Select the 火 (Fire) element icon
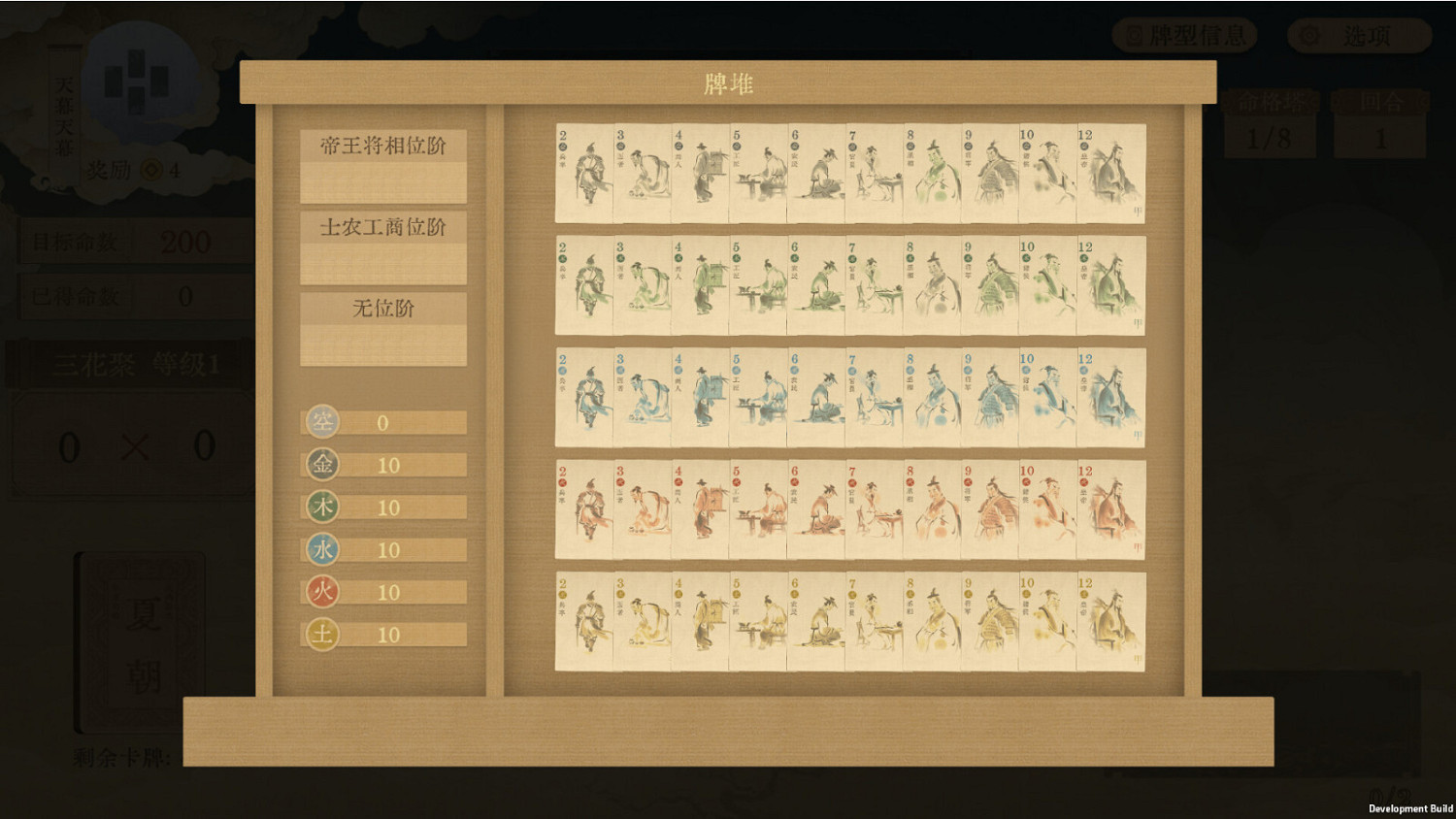The height and width of the screenshot is (819, 1456). [x=322, y=592]
